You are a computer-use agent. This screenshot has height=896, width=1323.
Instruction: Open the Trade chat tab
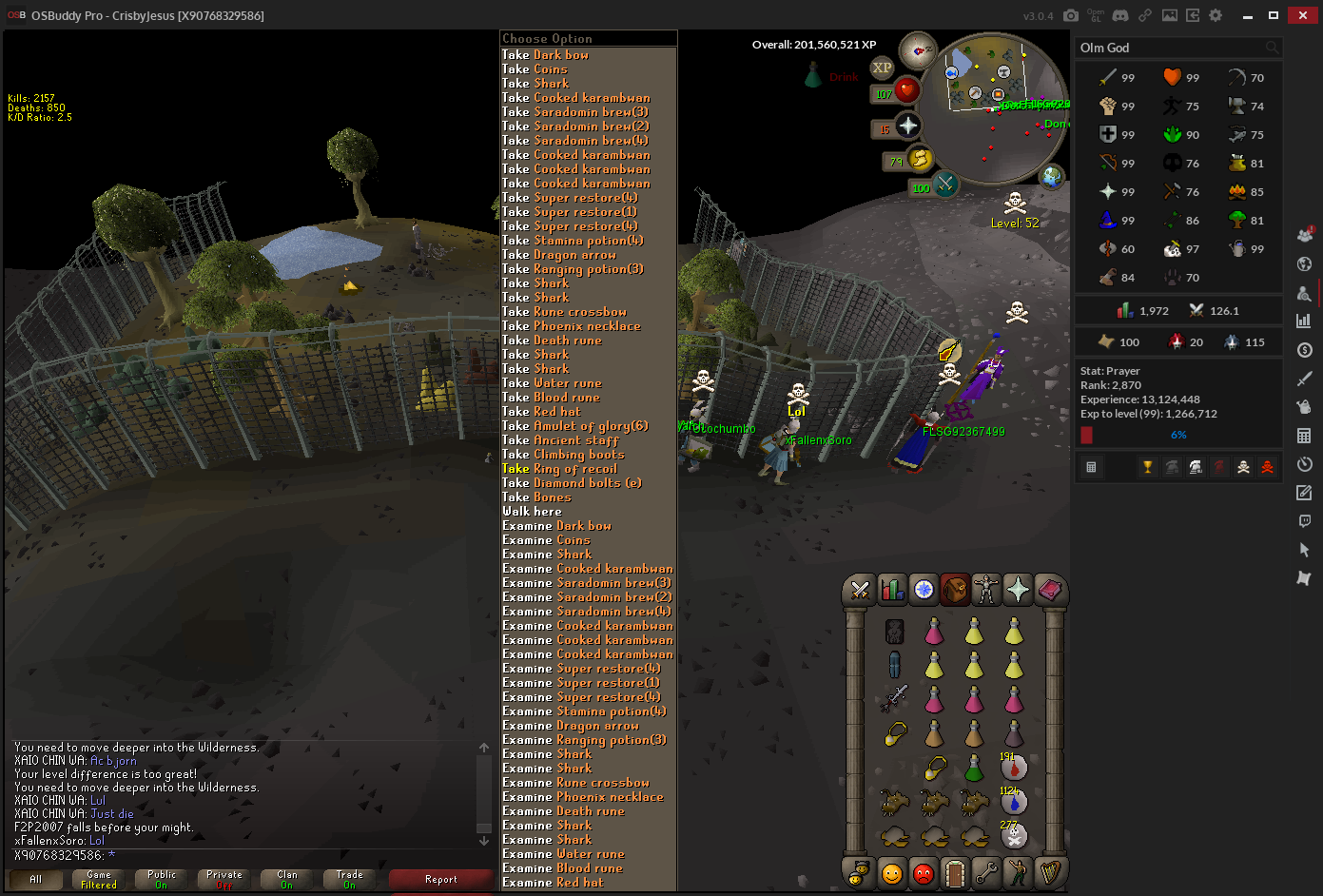tap(350, 880)
